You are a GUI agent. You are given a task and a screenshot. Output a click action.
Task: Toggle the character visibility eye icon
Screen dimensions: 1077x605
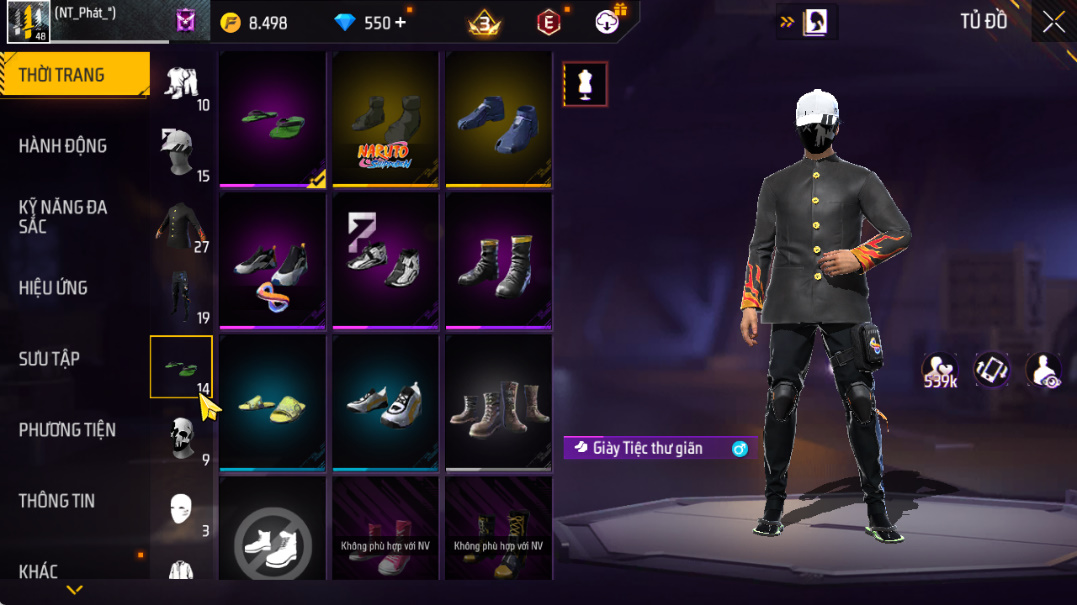1043,371
